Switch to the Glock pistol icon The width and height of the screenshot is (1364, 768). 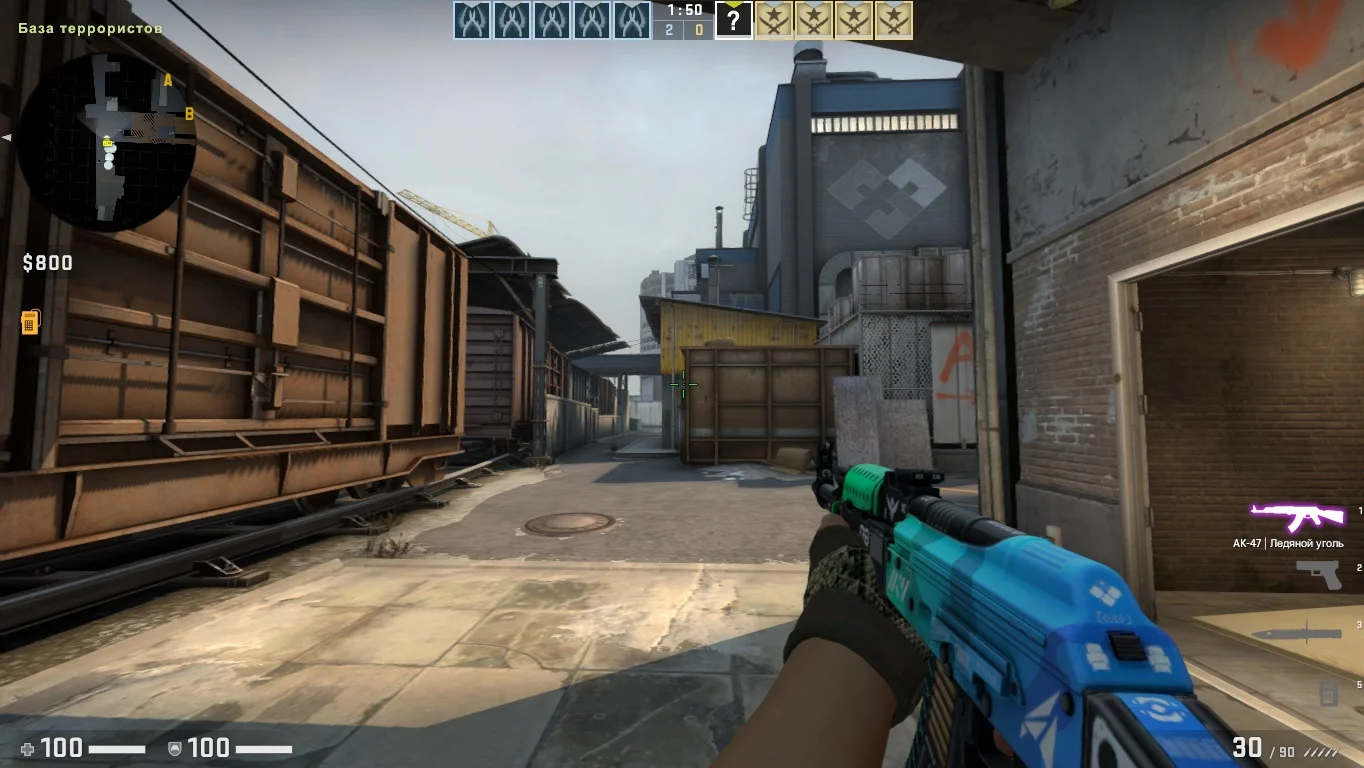1318,574
